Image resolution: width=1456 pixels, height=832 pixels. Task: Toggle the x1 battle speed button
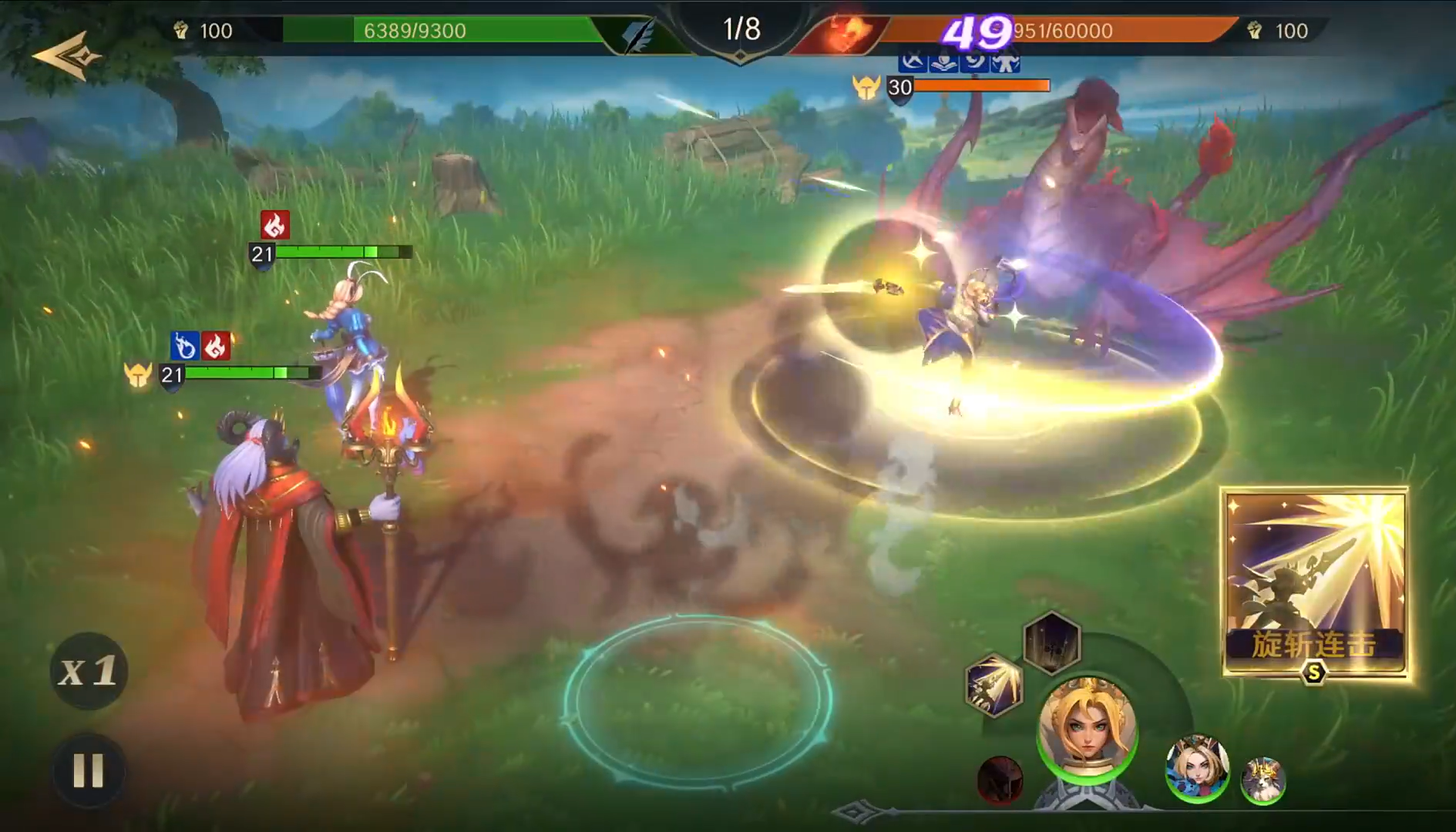[x=89, y=671]
